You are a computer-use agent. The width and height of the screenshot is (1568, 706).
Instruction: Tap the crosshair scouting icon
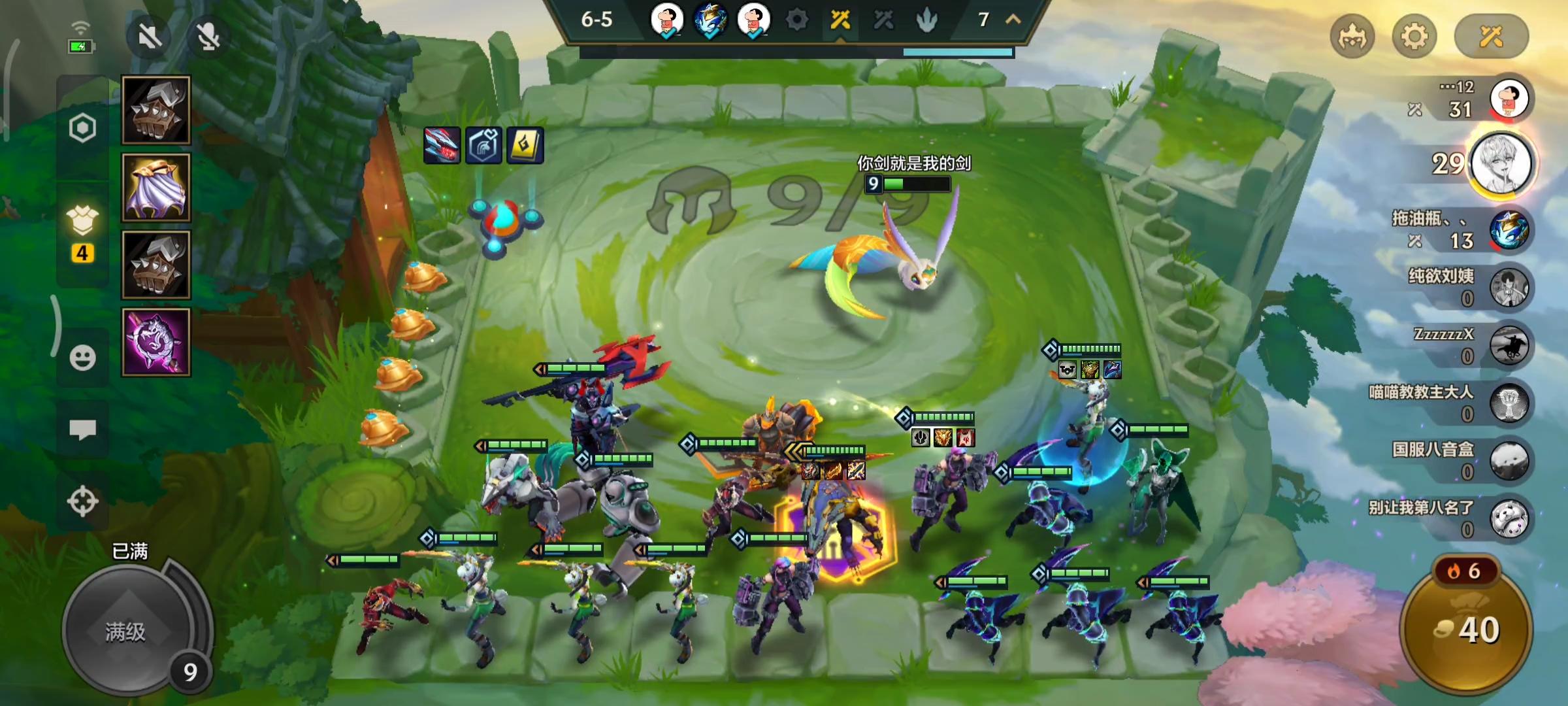pyautogui.click(x=83, y=501)
